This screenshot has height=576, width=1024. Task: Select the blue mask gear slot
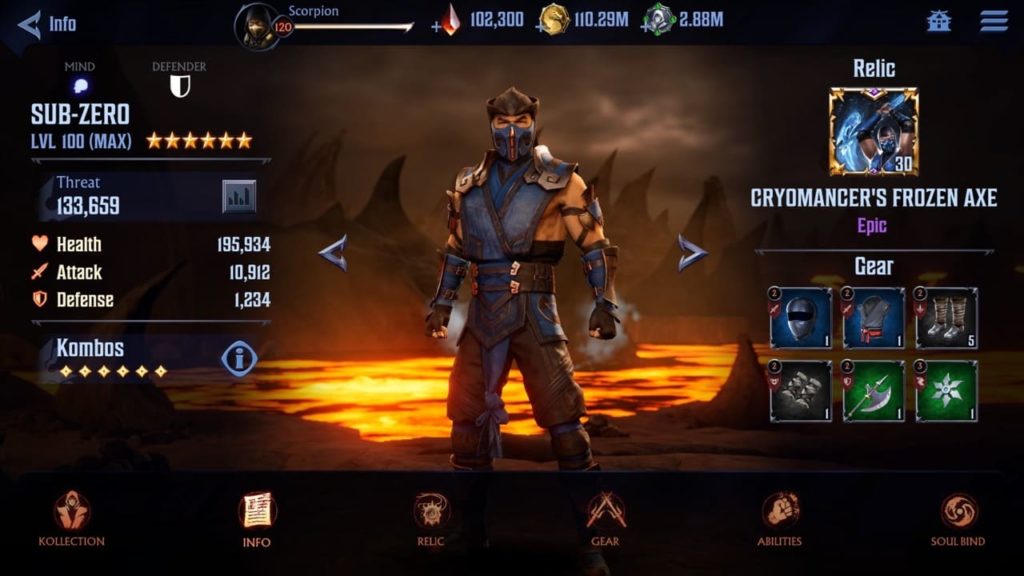pos(800,318)
